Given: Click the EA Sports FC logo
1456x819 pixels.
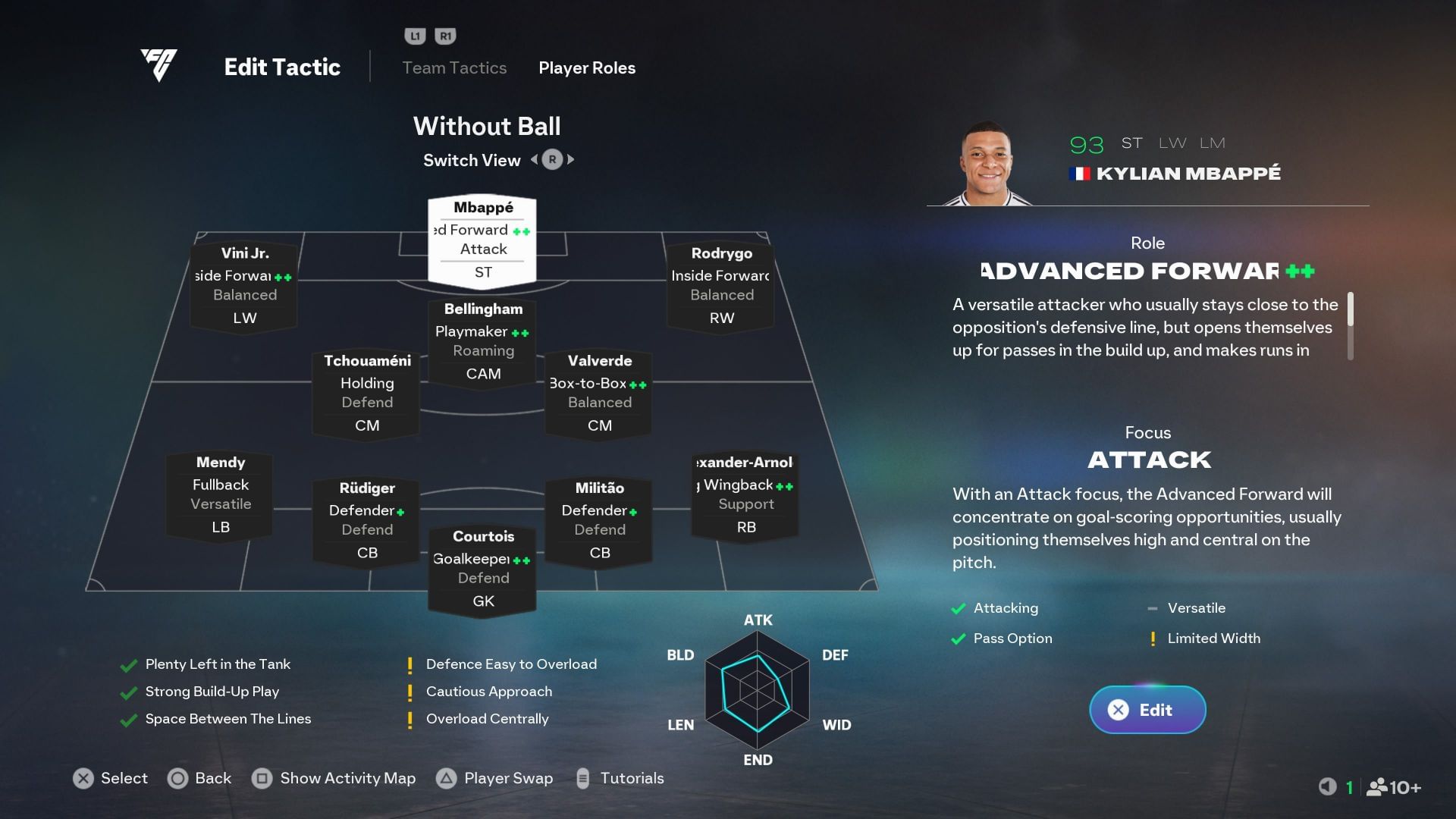Looking at the screenshot, I should tap(158, 65).
